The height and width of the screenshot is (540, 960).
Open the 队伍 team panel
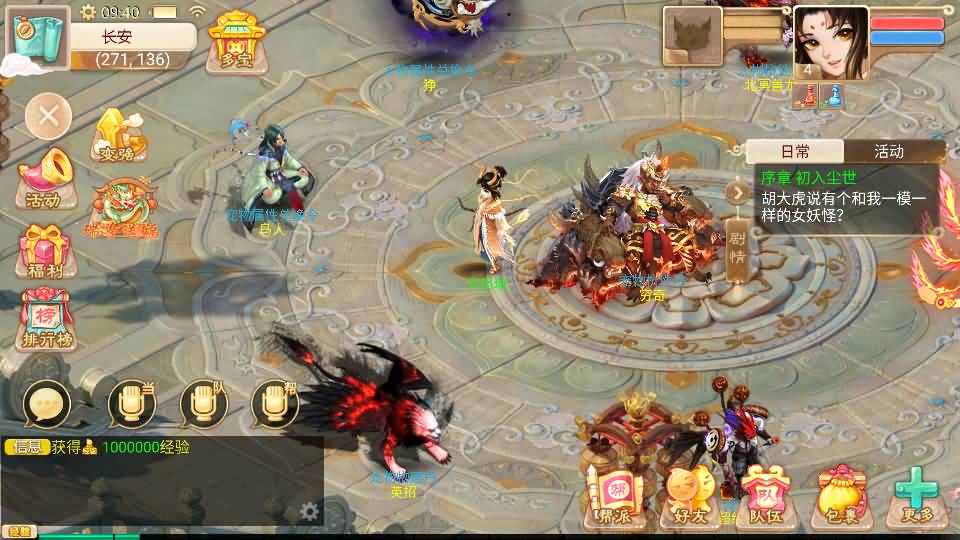(766, 498)
